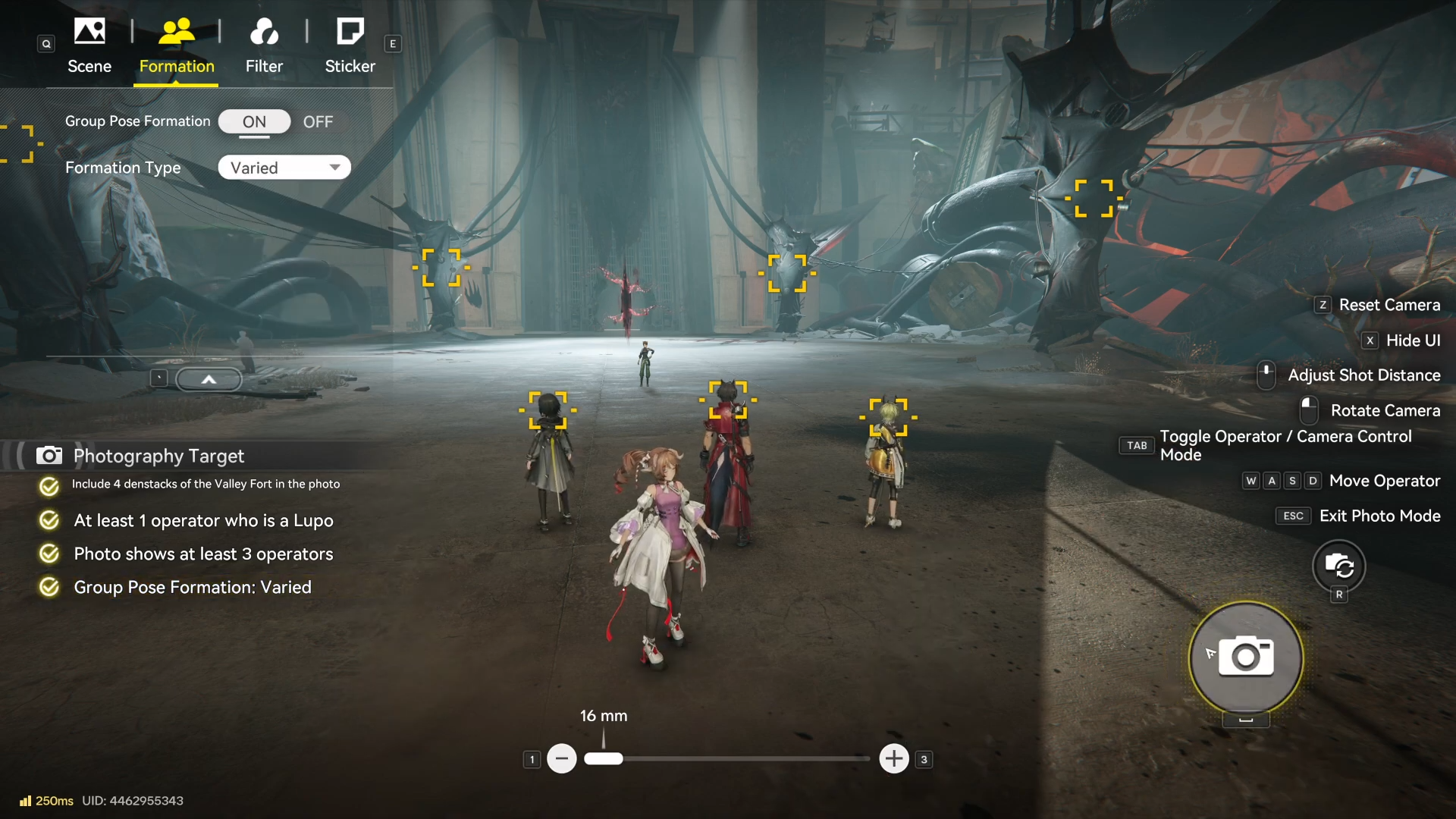Collapse the formation panel with the arrow
Image resolution: width=1456 pixels, height=819 pixels.
coord(209,379)
